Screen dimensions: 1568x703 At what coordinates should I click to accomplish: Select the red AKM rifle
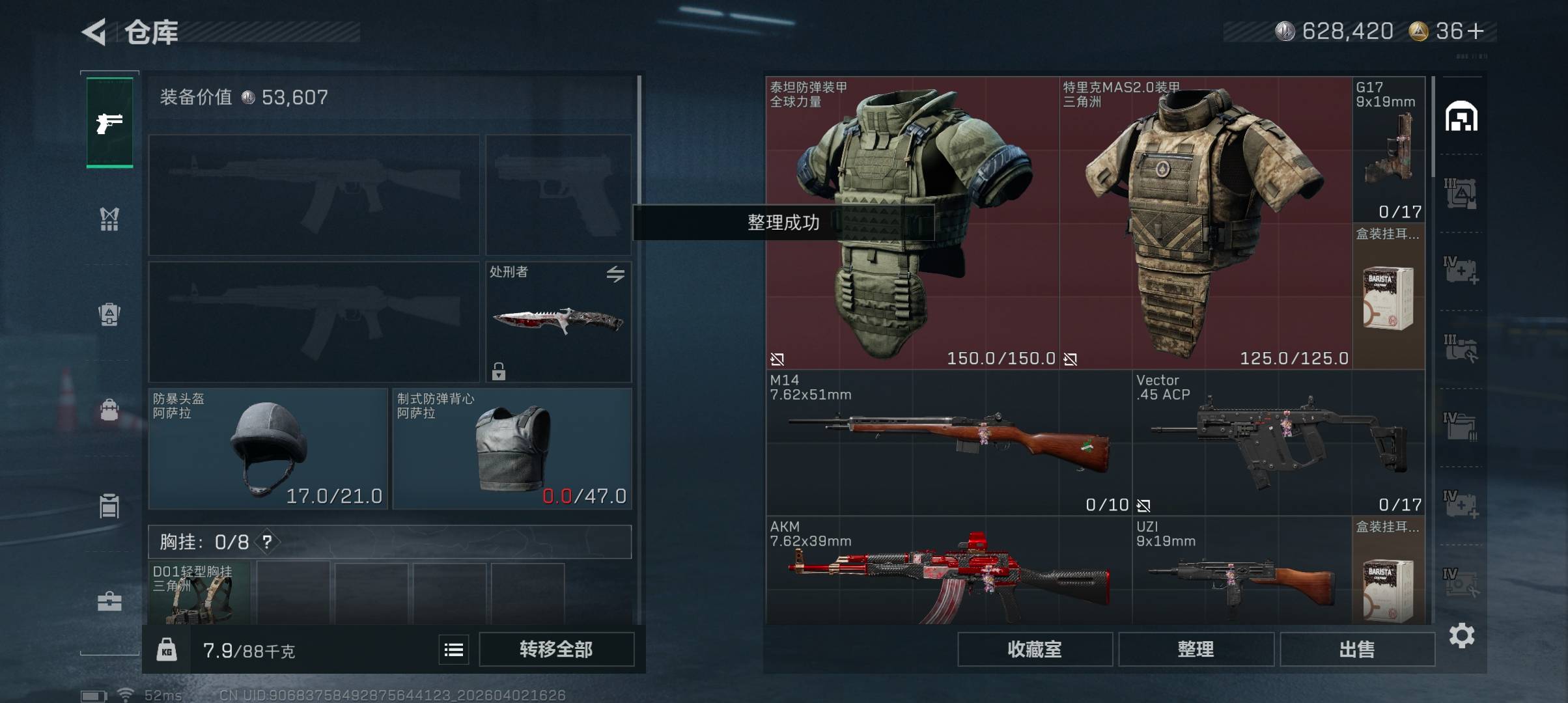pos(948,573)
